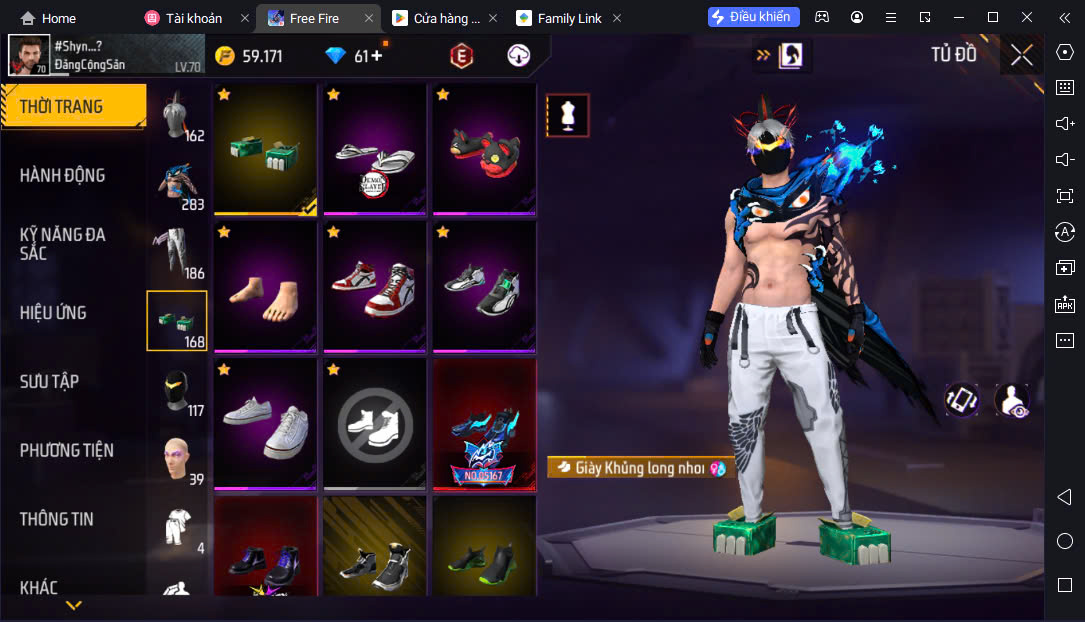The image size is (1085, 622).
Task: Open the helmet subcategory with 162 items
Action: pos(177,115)
